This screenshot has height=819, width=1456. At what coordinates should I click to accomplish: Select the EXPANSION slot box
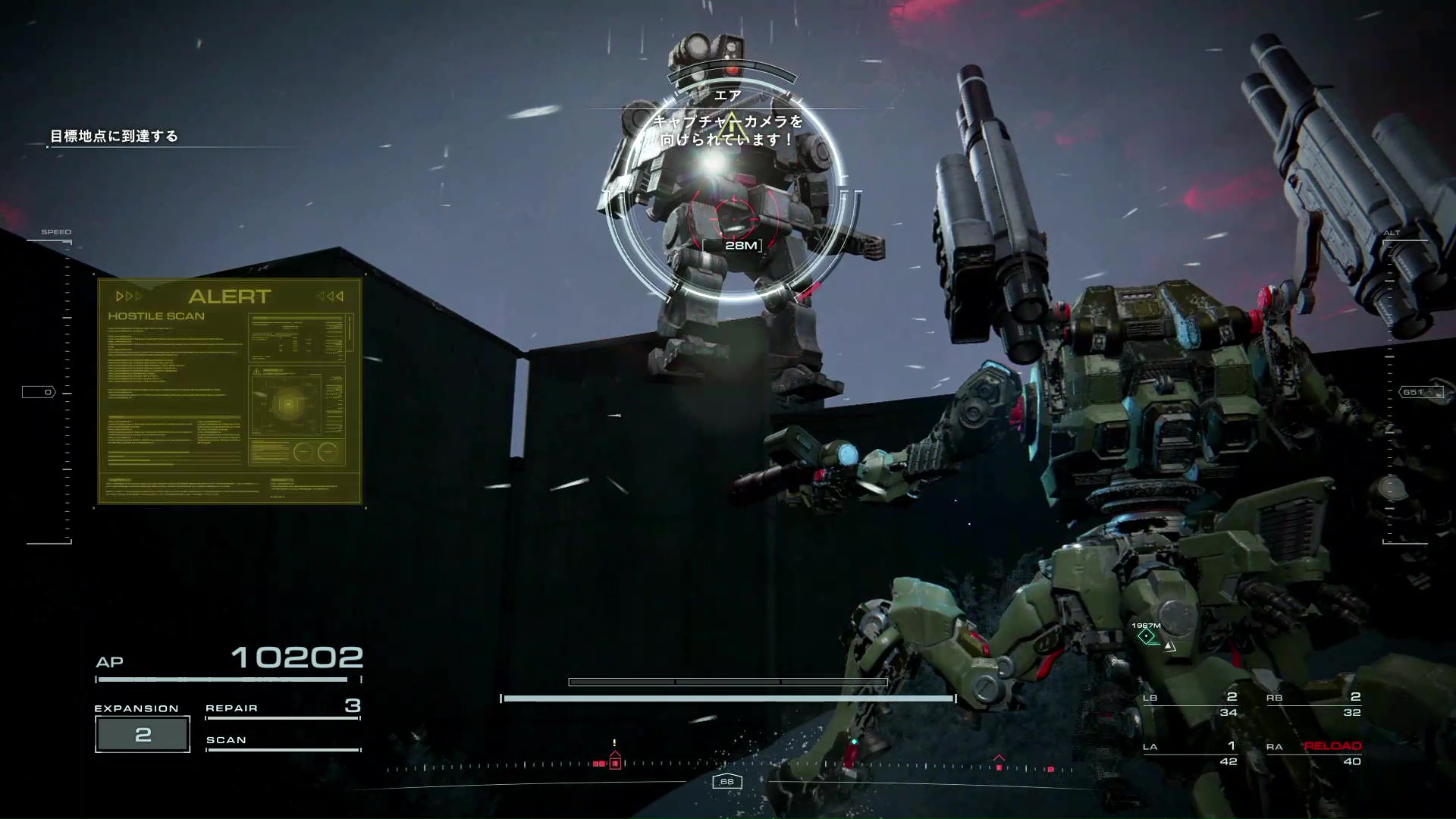pos(143,734)
